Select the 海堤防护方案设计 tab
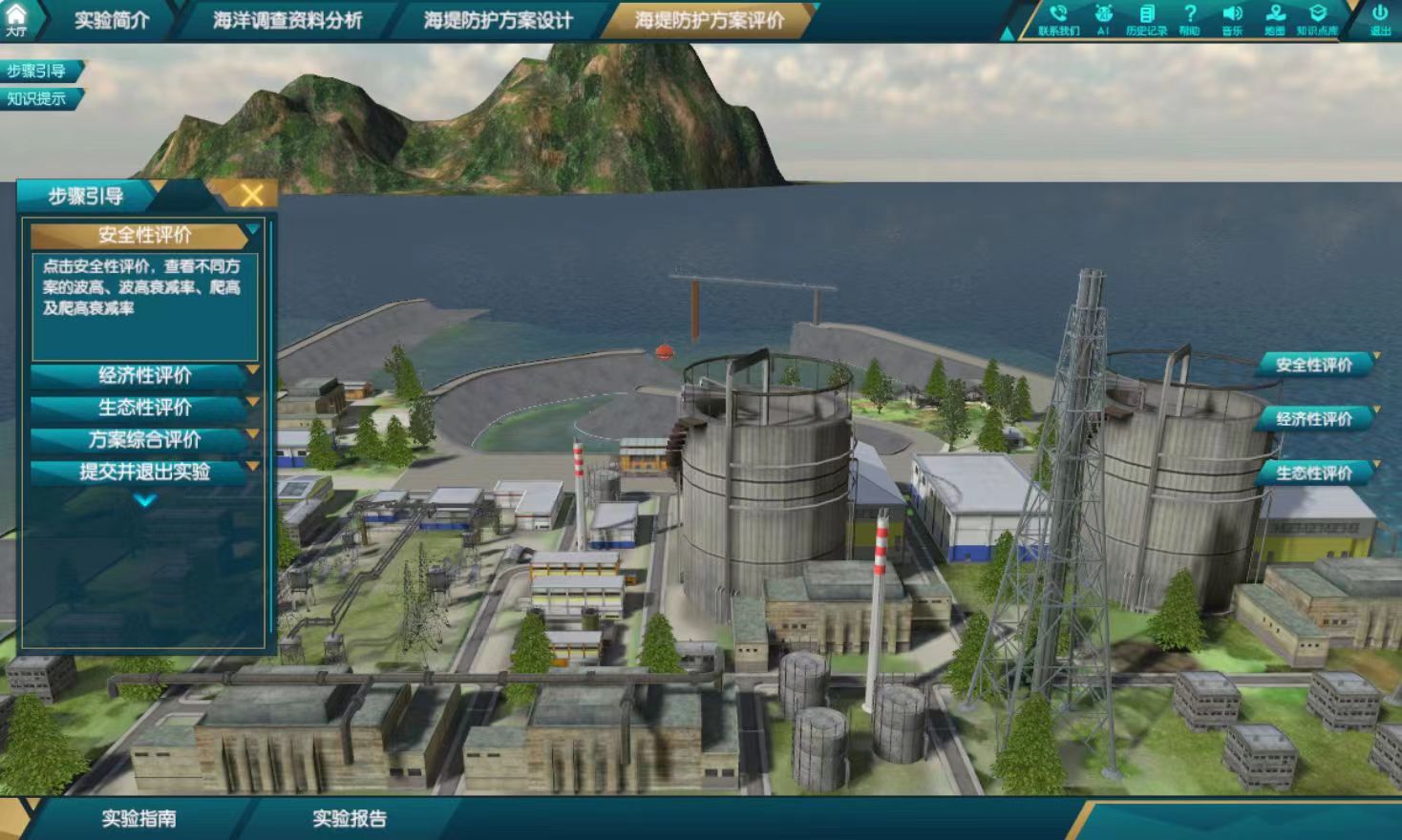 pyautogui.click(x=498, y=20)
